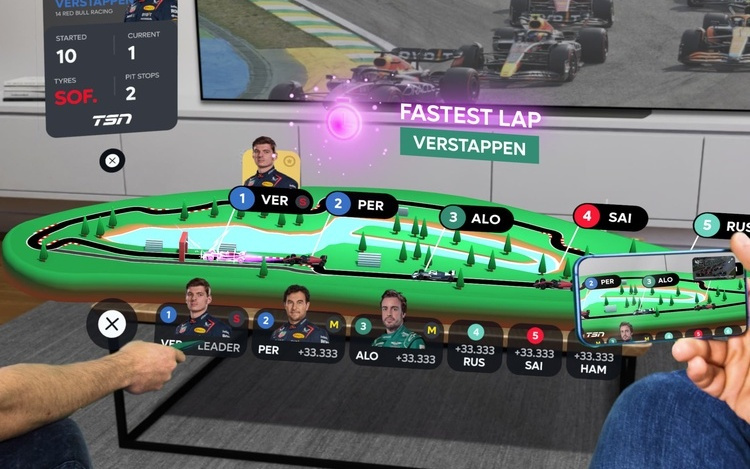Select the SAI standings card
This screenshot has width=750, height=469.
click(534, 350)
